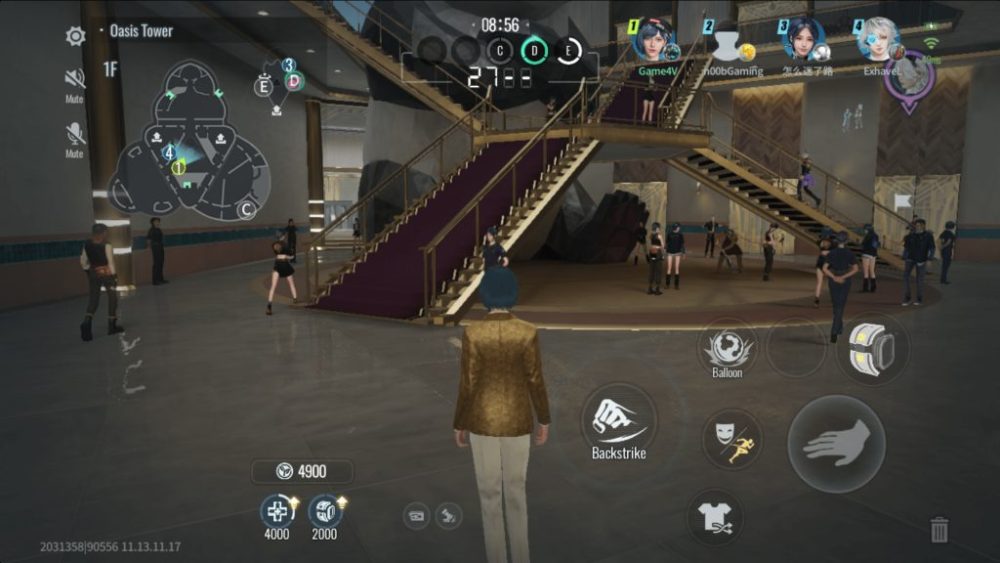The width and height of the screenshot is (1000, 563).
Task: Use the glowing wrist gadget button
Action: [872, 349]
